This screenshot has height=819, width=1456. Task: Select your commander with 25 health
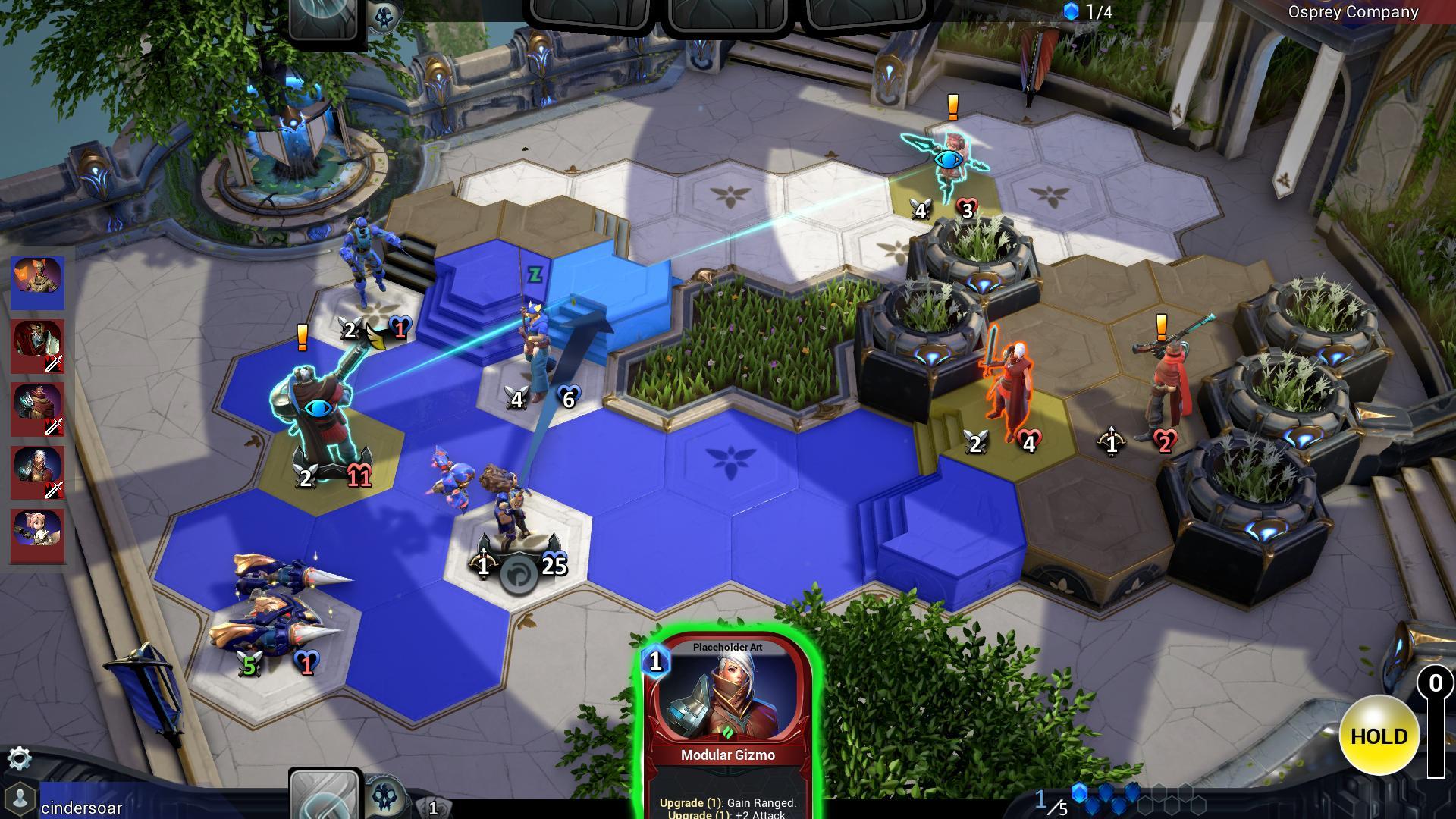pyautogui.click(x=514, y=516)
